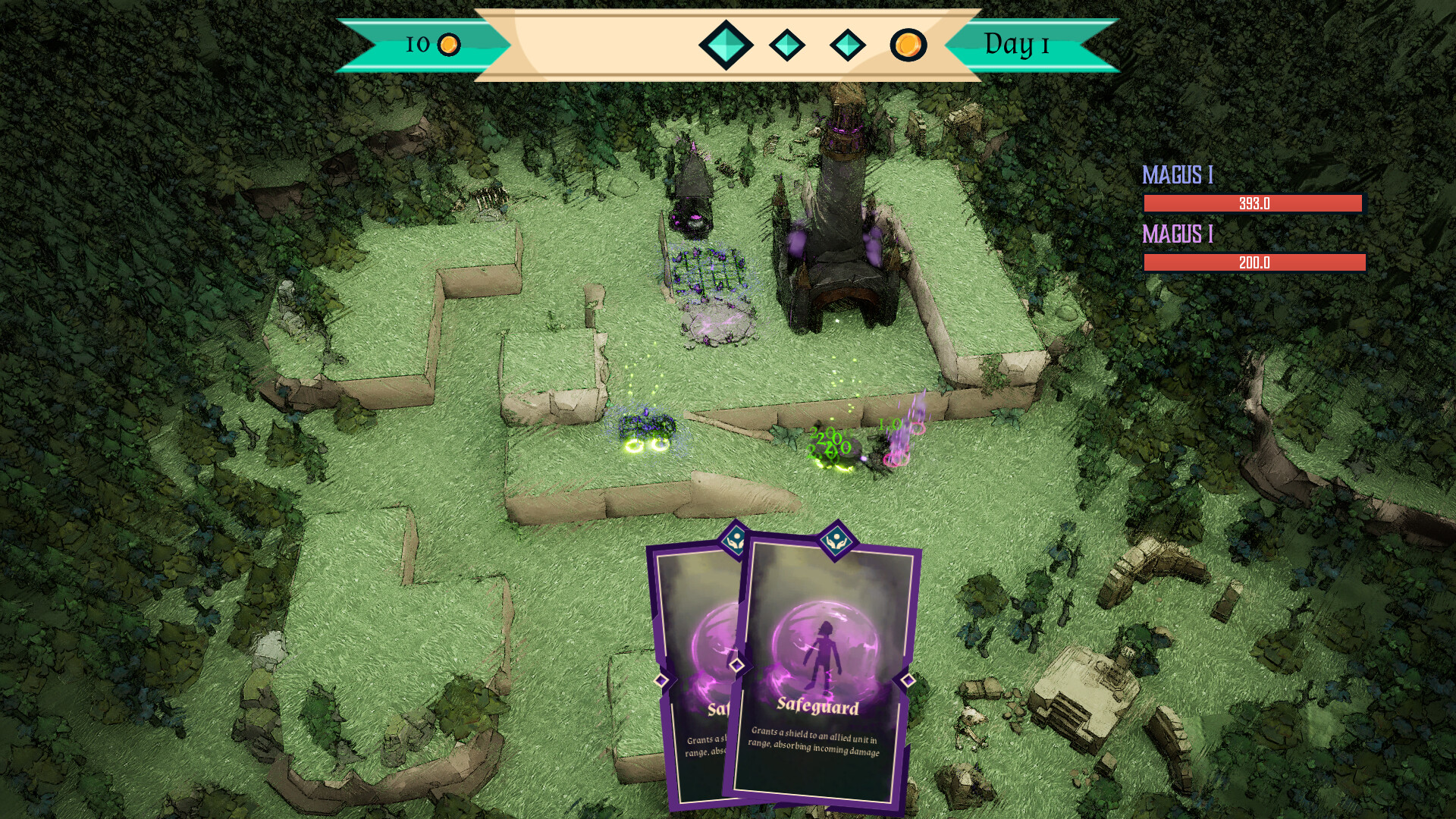Click the gold coin icon beside the "10" counter
The height and width of the screenshot is (819, 1456).
point(448,45)
